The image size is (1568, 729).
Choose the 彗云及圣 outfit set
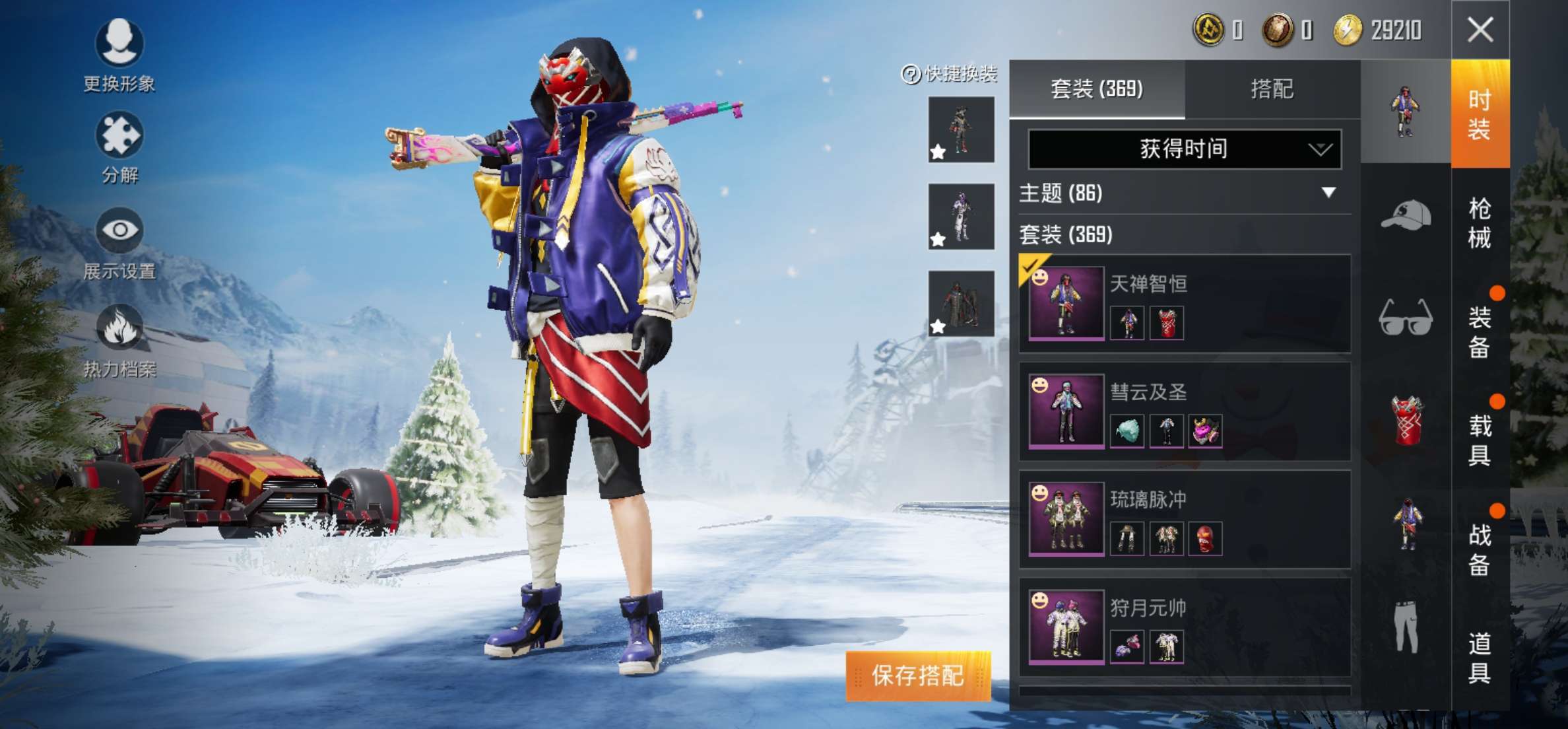1185,411
